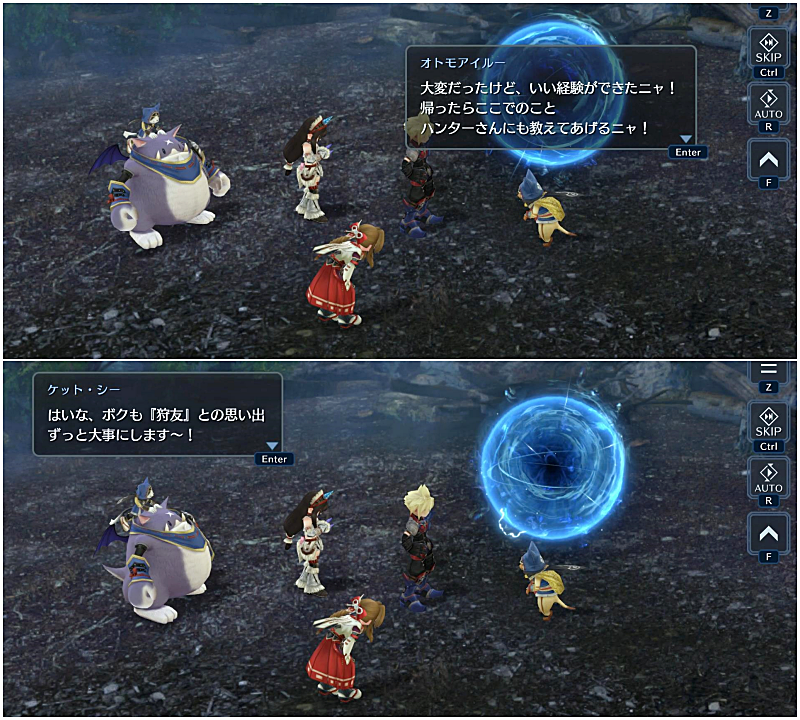This screenshot has height=720, width=800.
Task: Toggle AUTO in the ケット・シー dialogue scene
Action: point(768,478)
